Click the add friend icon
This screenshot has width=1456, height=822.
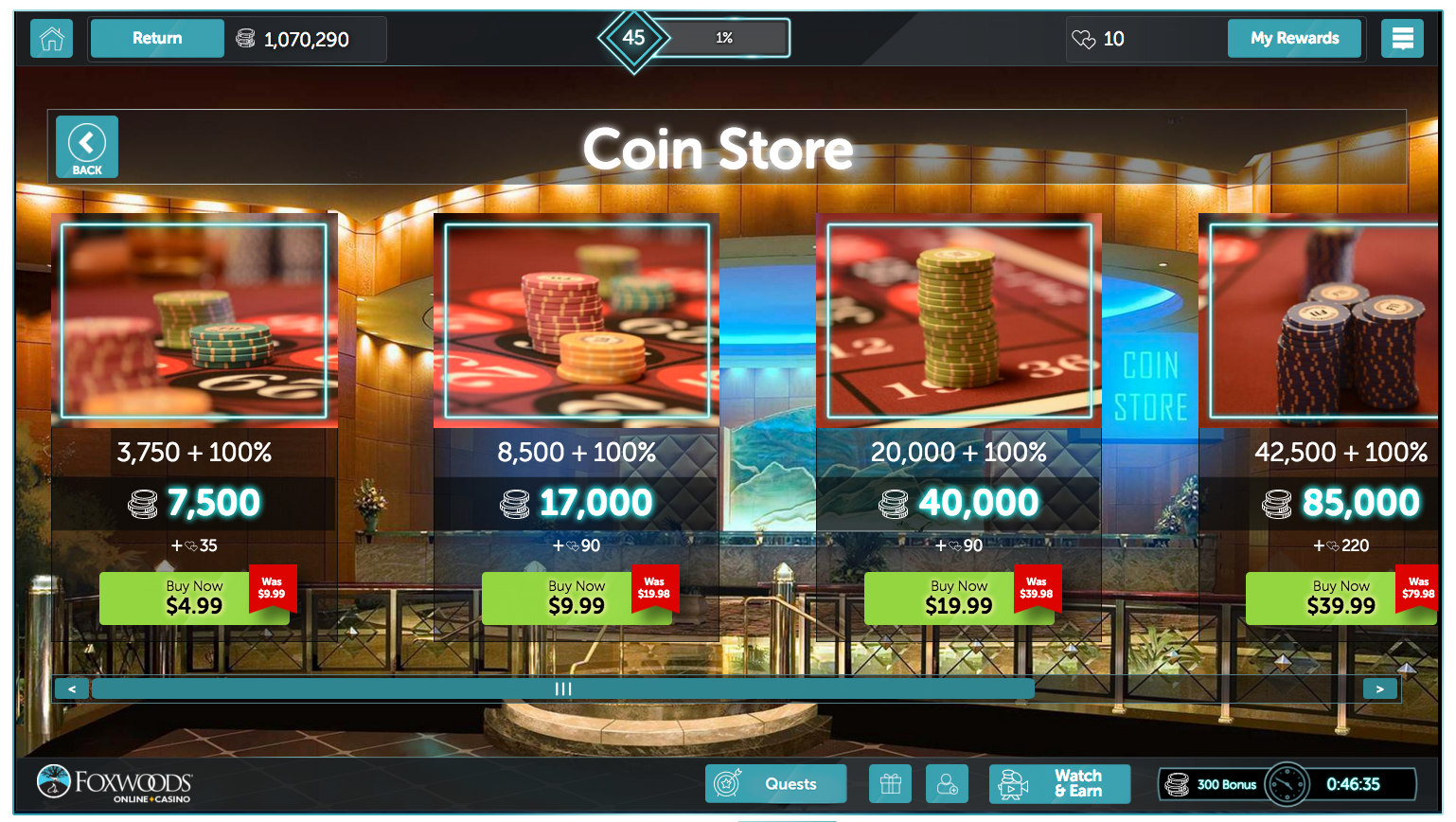click(x=947, y=784)
